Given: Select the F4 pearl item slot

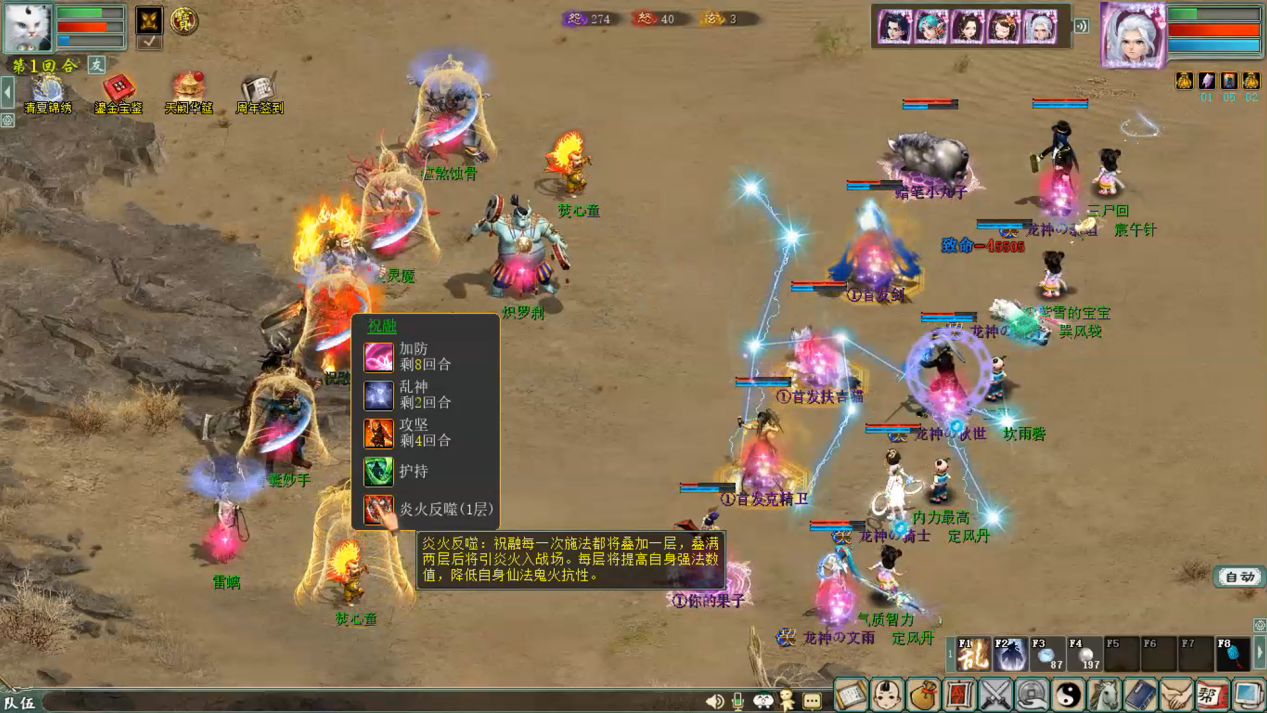Looking at the screenshot, I should (1085, 654).
